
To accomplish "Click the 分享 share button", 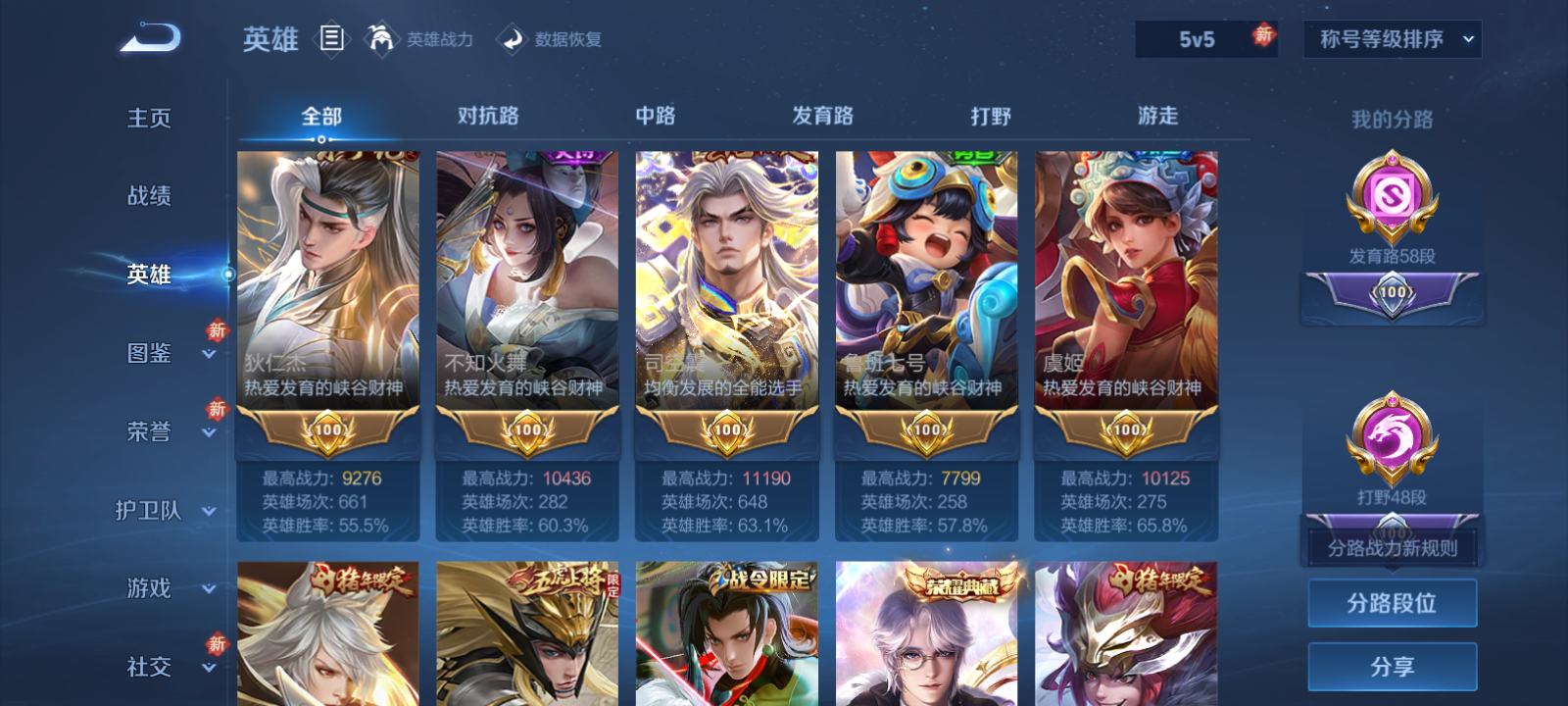I will pyautogui.click(x=1392, y=665).
